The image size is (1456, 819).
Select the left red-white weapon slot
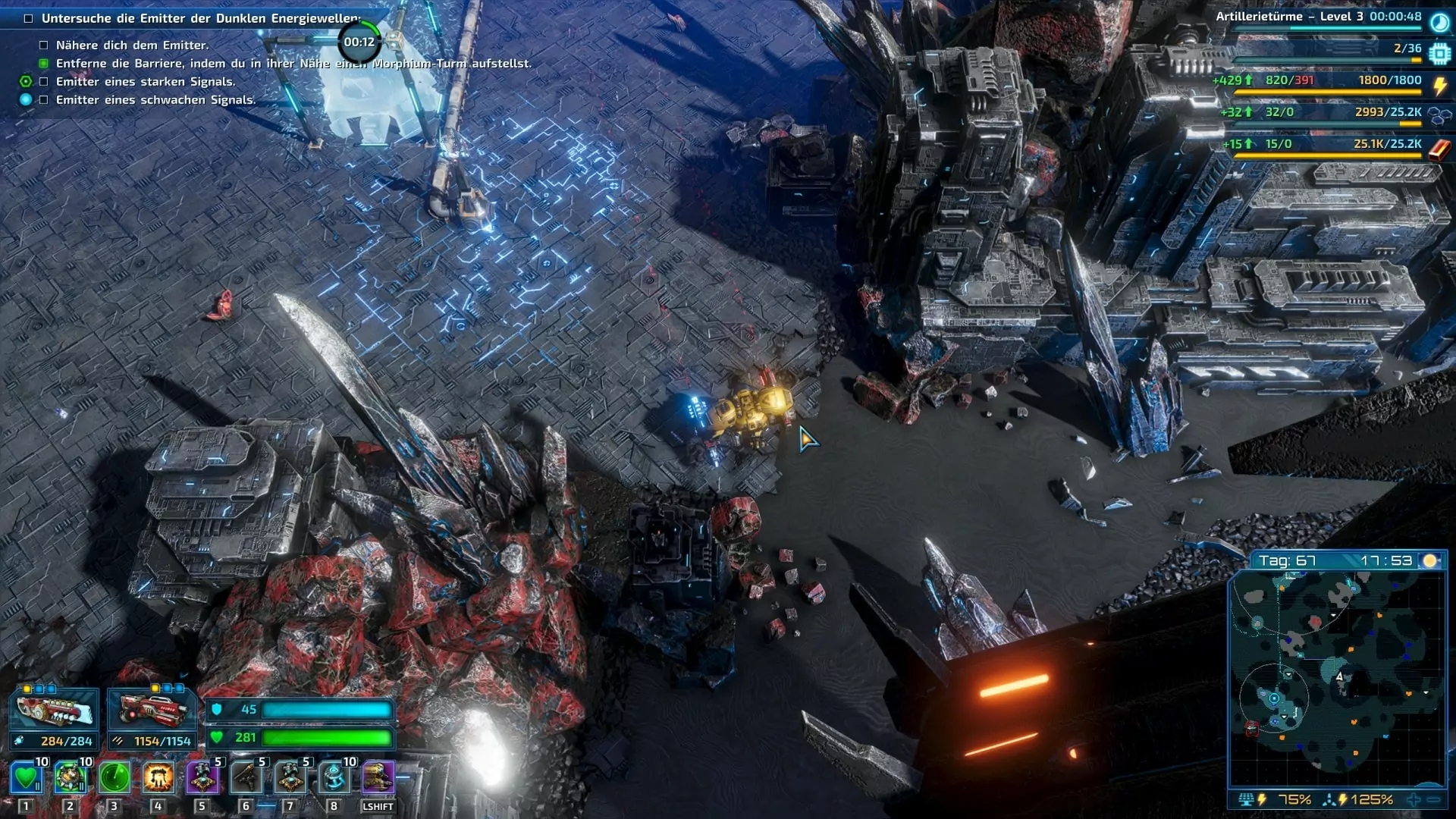coord(55,711)
